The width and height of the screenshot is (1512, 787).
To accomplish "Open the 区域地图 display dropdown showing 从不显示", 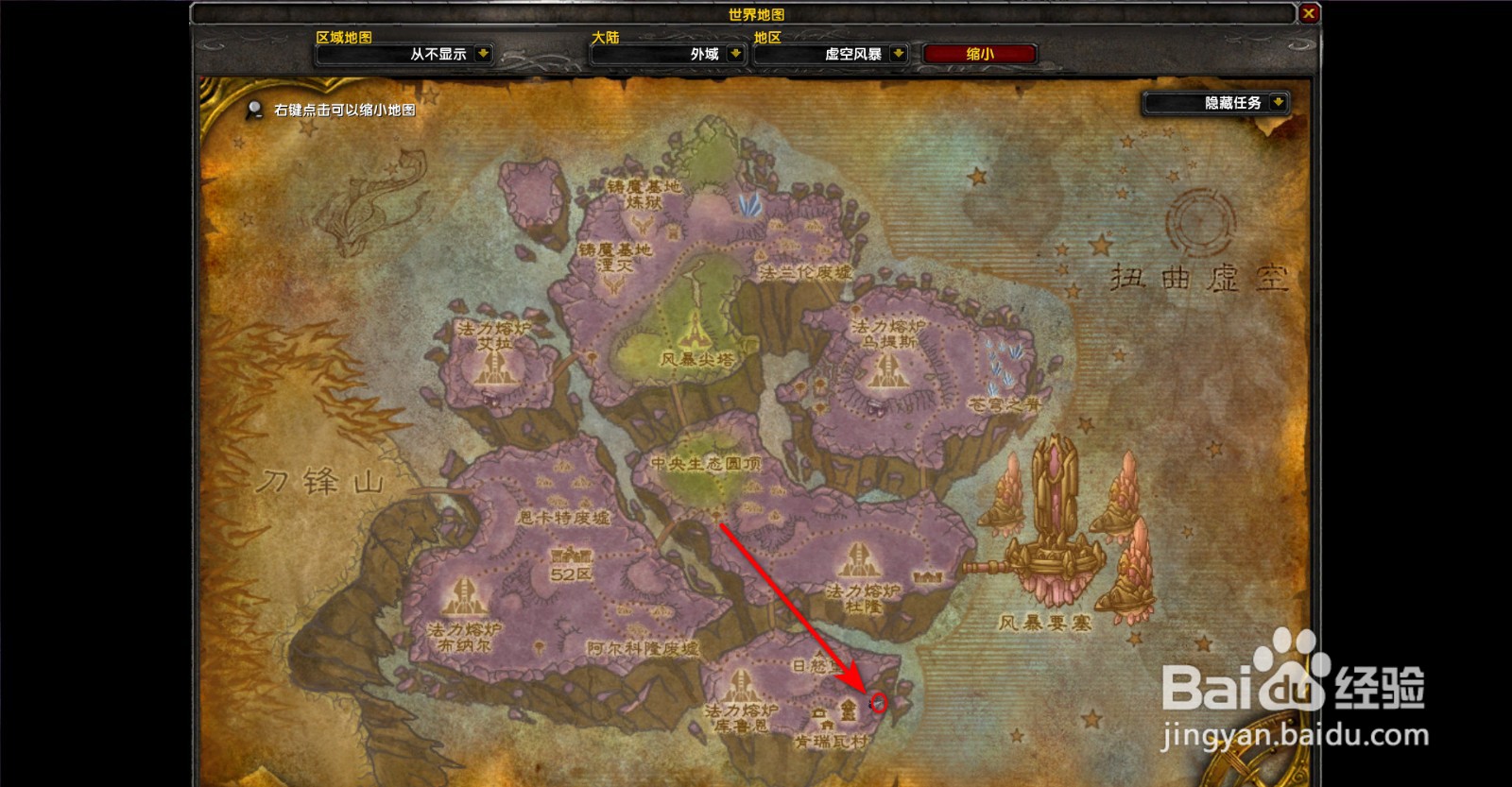I will [x=440, y=54].
